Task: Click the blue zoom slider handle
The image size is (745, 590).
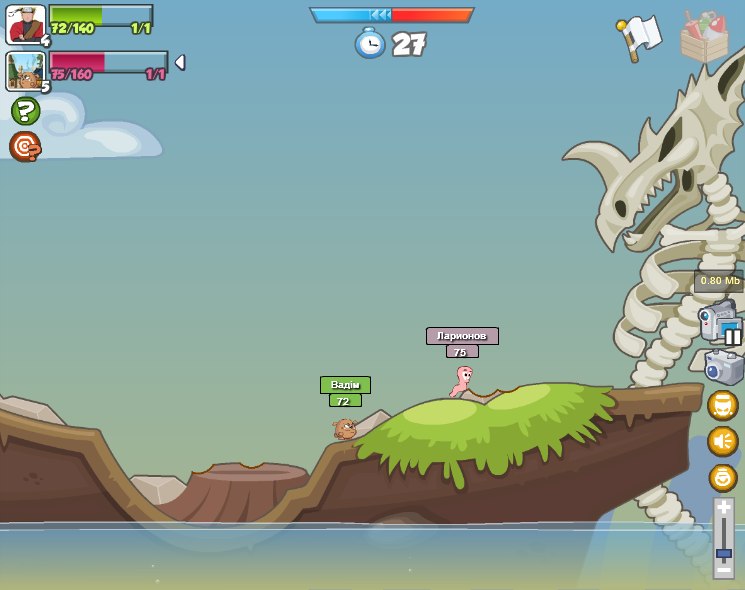Action: coord(723,553)
